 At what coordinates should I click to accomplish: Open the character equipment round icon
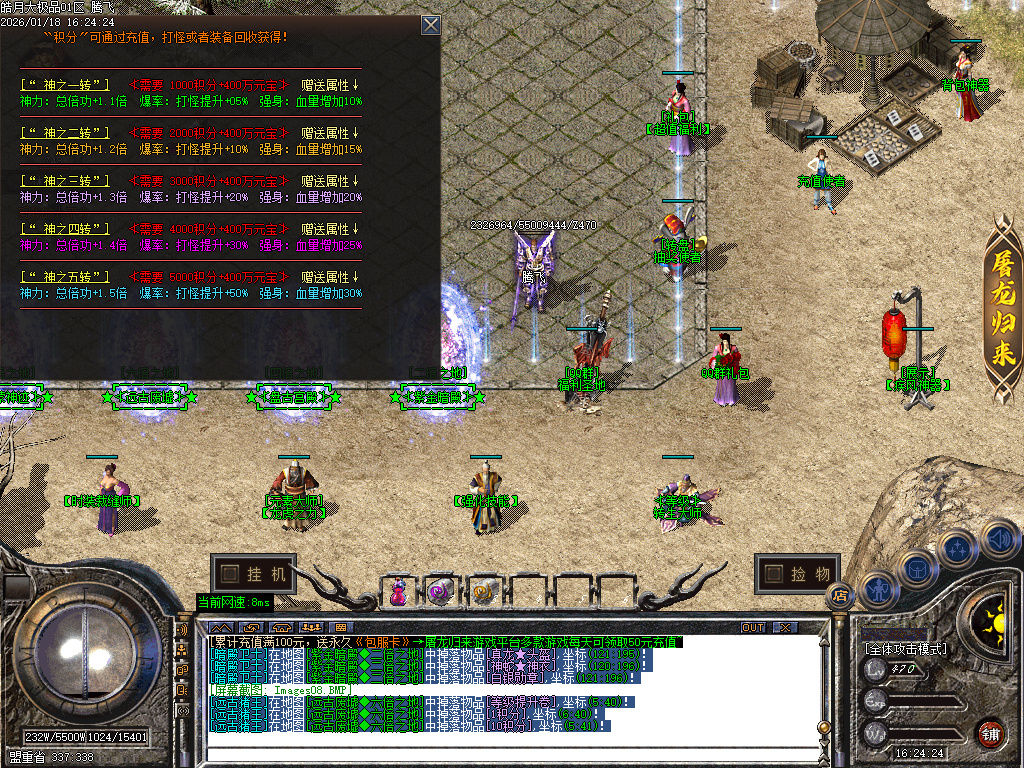[879, 589]
